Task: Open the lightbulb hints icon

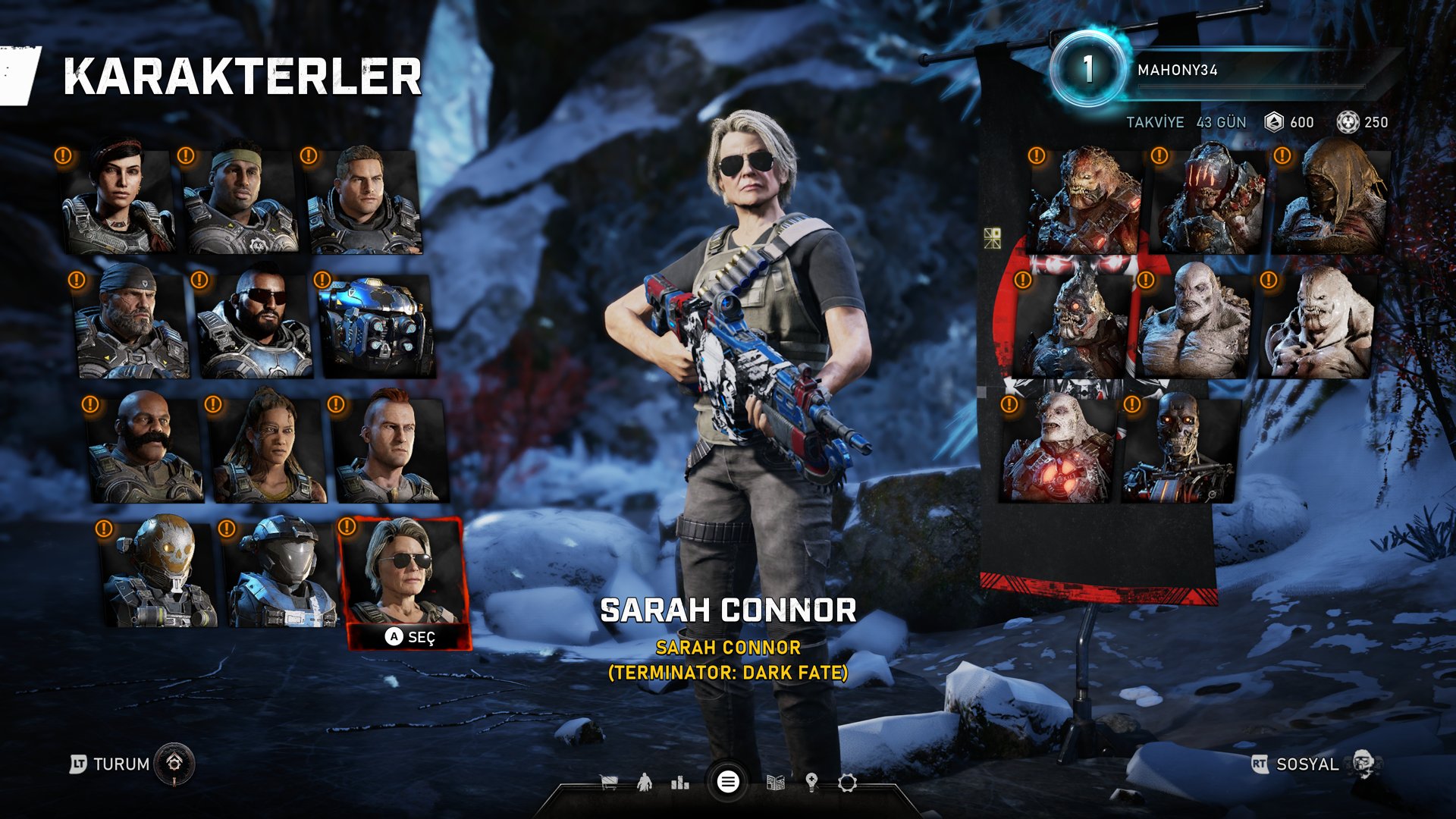Action: (x=811, y=782)
